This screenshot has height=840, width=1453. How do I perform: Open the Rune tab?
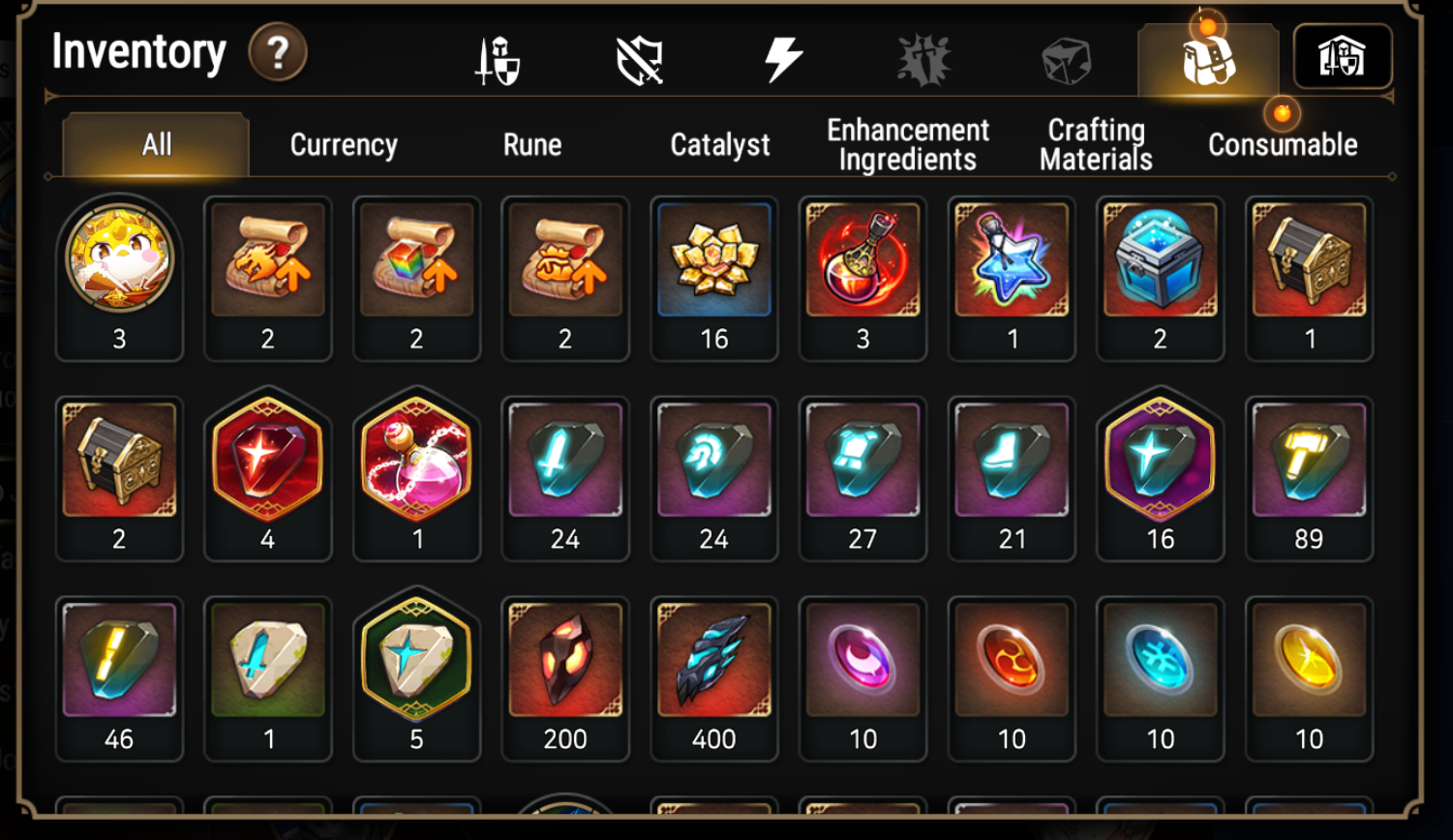[532, 145]
